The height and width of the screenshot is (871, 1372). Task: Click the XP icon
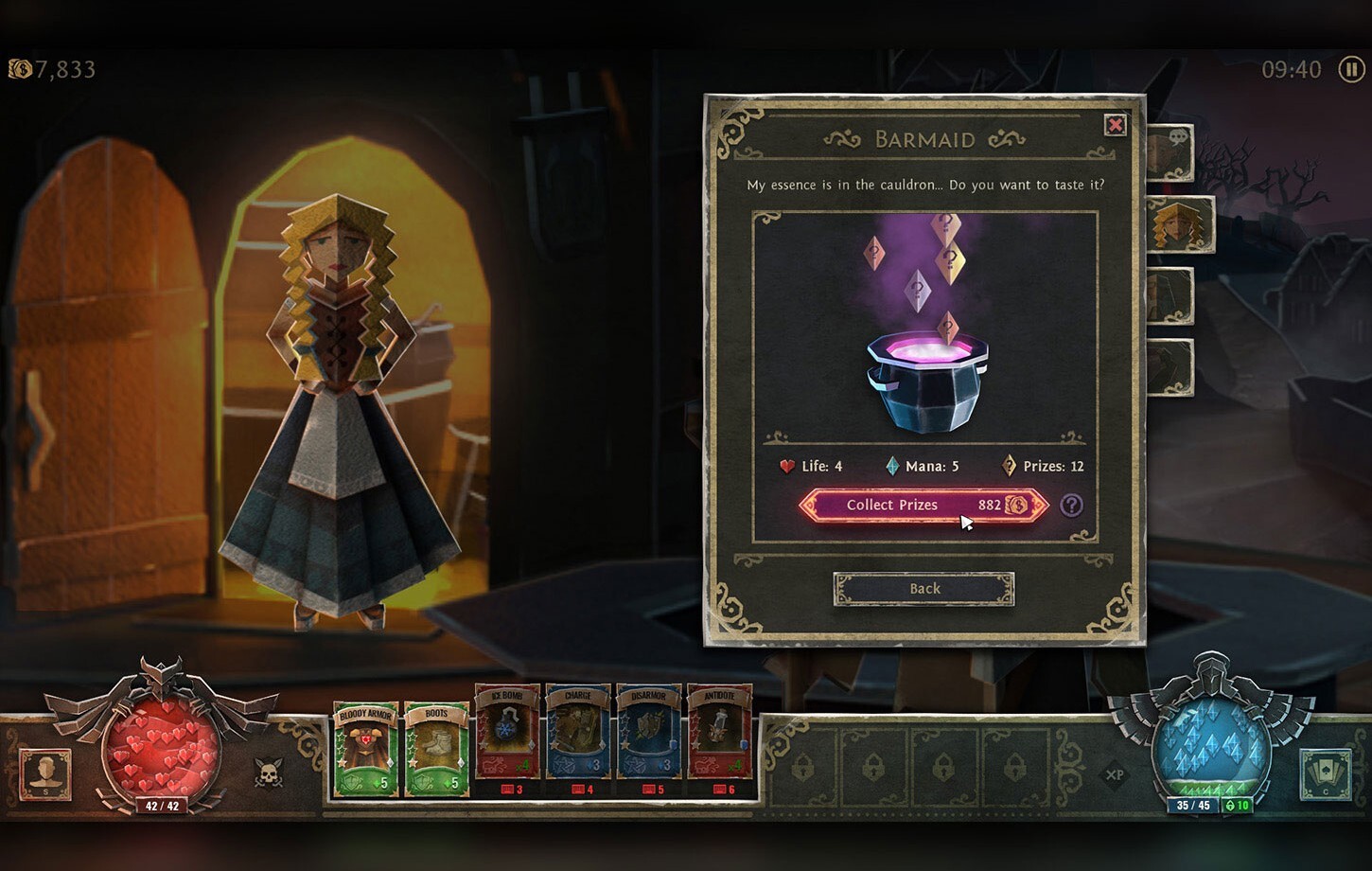click(x=1115, y=774)
